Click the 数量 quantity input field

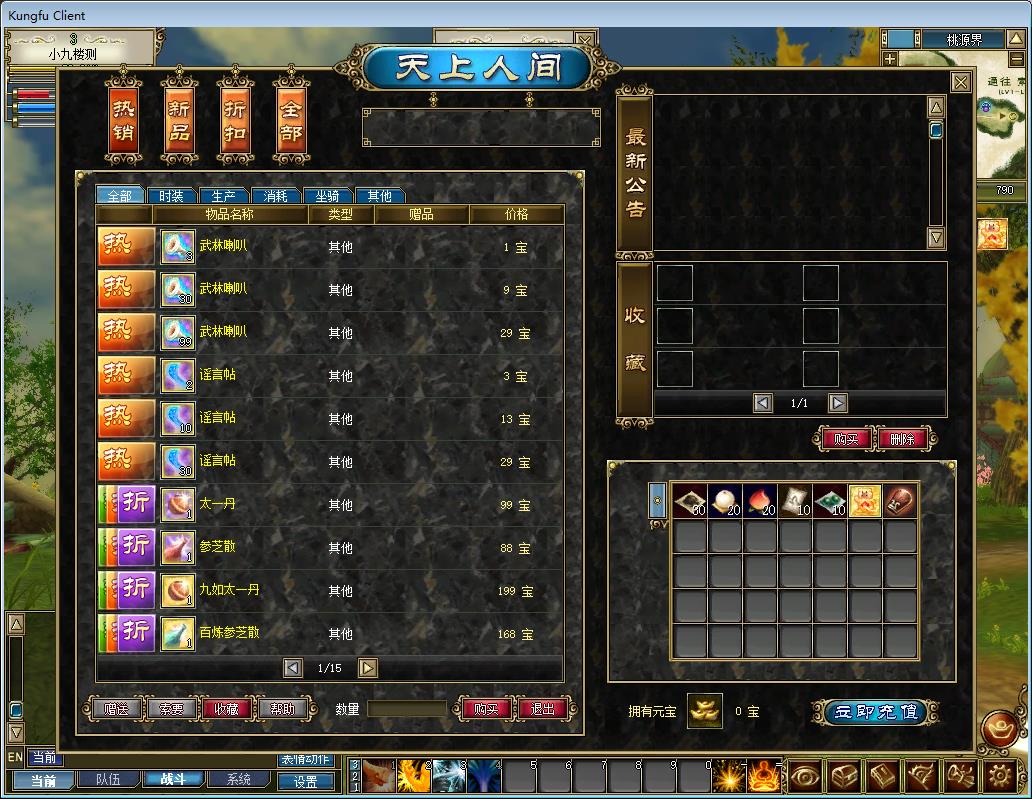coord(406,709)
